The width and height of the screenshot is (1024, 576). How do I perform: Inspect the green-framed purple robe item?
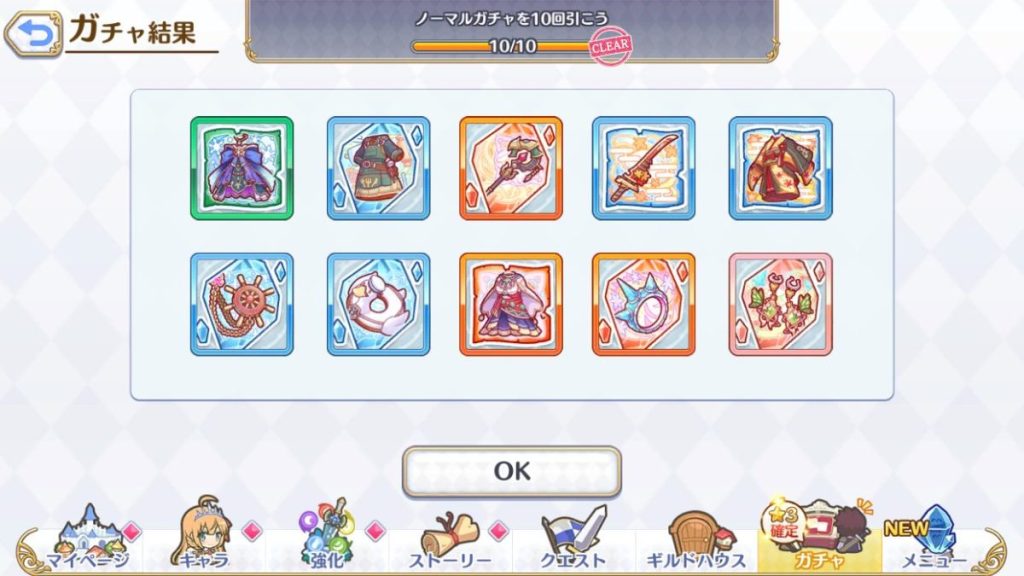(x=242, y=168)
